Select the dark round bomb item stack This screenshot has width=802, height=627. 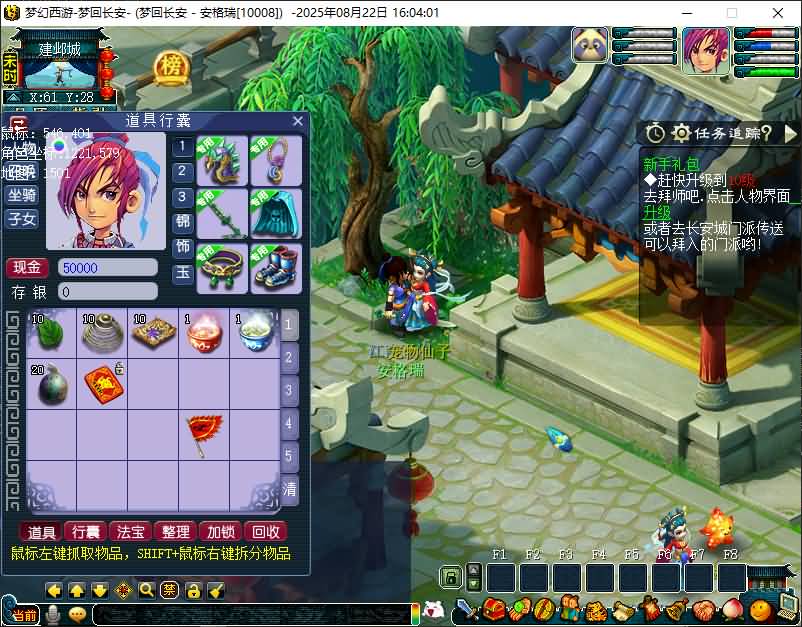click(x=51, y=385)
